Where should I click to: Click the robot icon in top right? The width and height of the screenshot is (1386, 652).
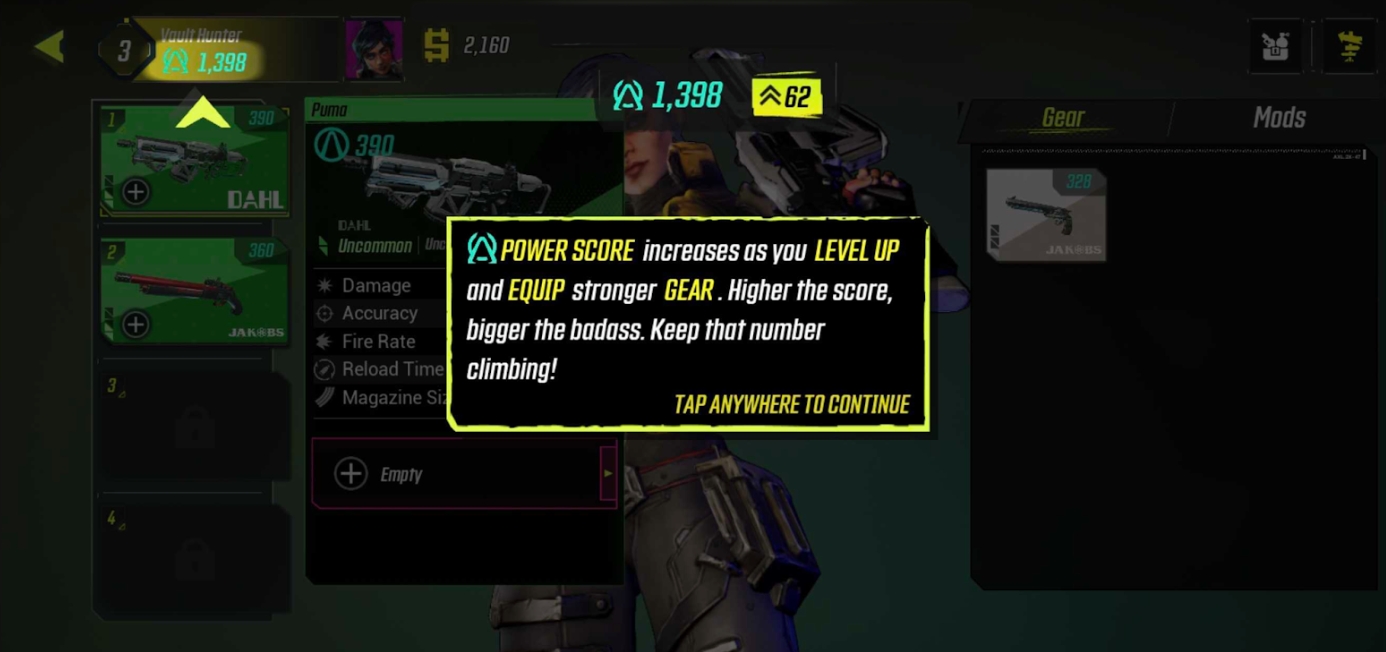coord(1275,46)
